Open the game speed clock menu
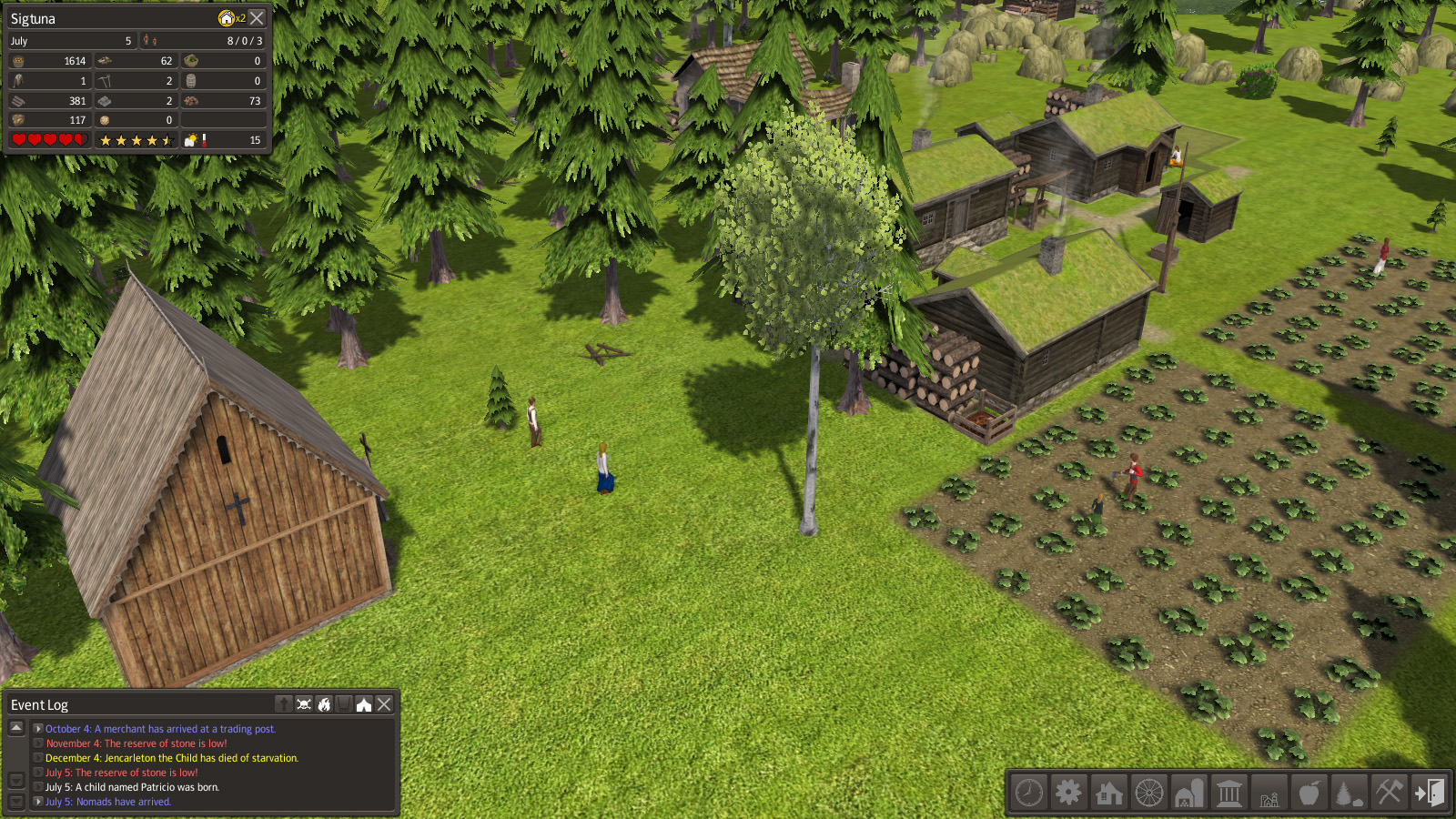The height and width of the screenshot is (819, 1456). (1029, 793)
